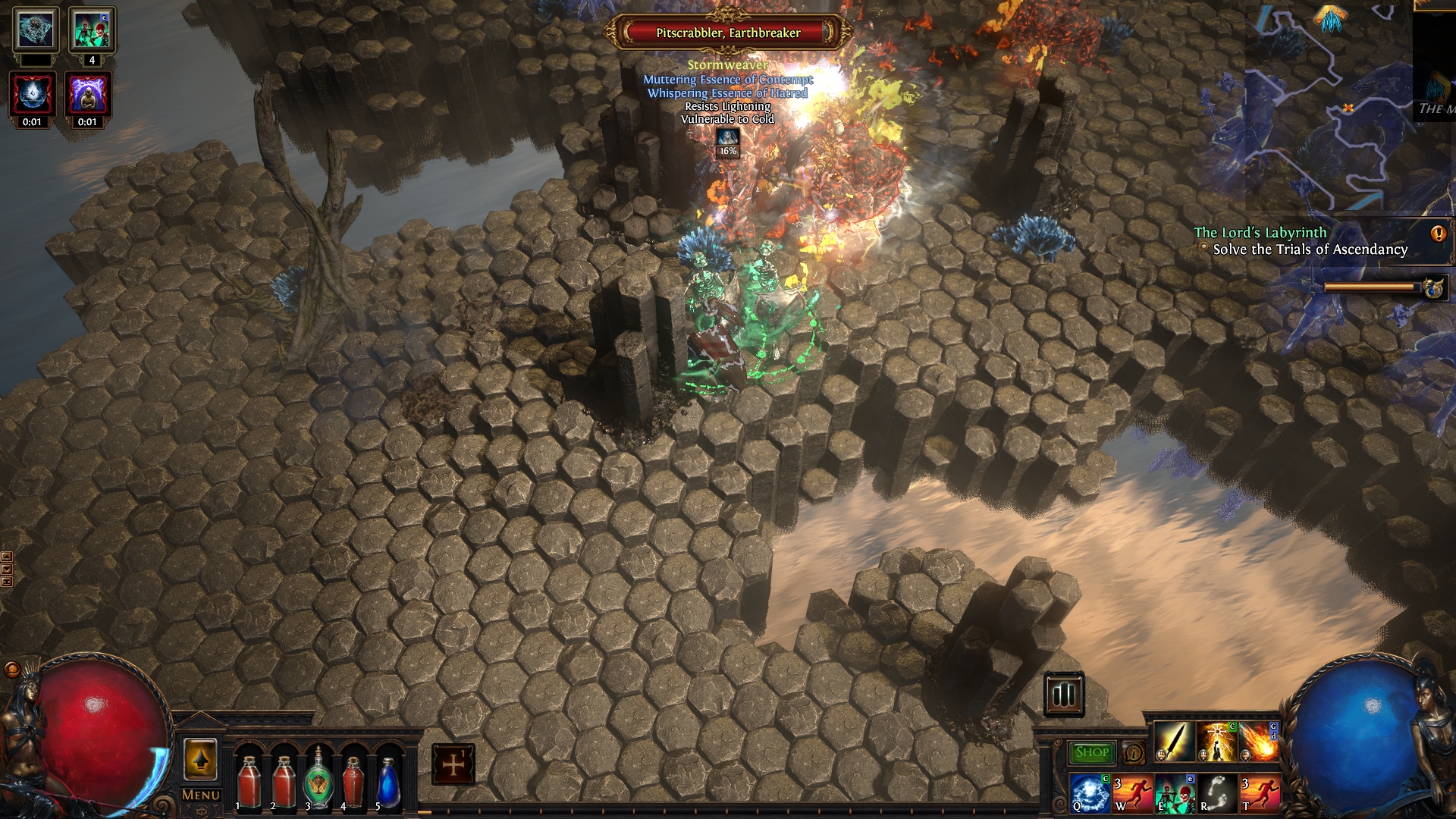Viewport: 1456px width, 819px height.
Task: Select the fireball skill icon
Action: click(1259, 741)
